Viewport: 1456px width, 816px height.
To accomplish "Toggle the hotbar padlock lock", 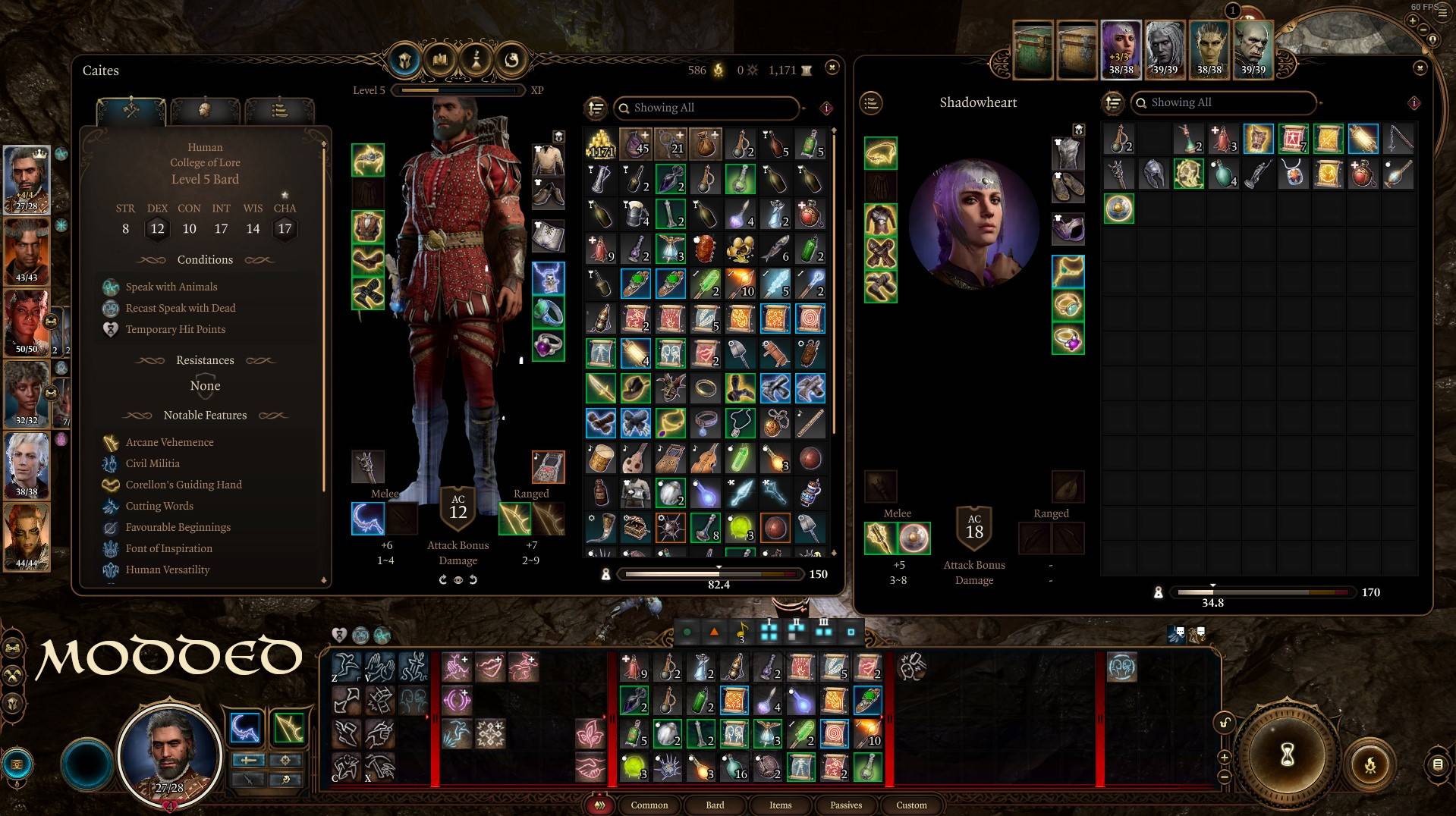I will coord(1226,724).
